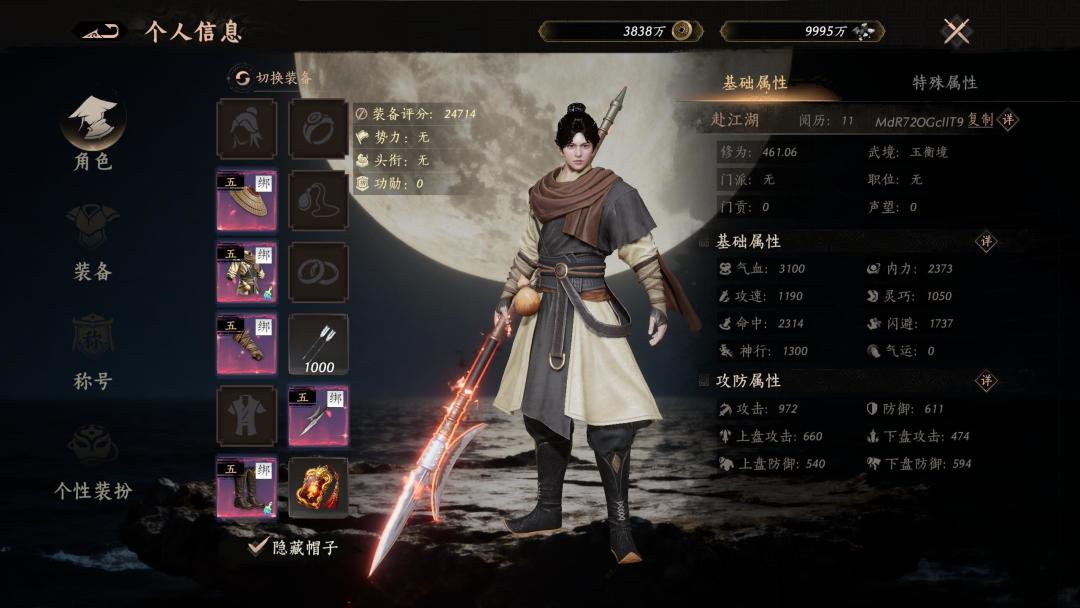Toggle the 隐藏帽子 hide hat checkbox
Screen dimensions: 1080x608
260,547
